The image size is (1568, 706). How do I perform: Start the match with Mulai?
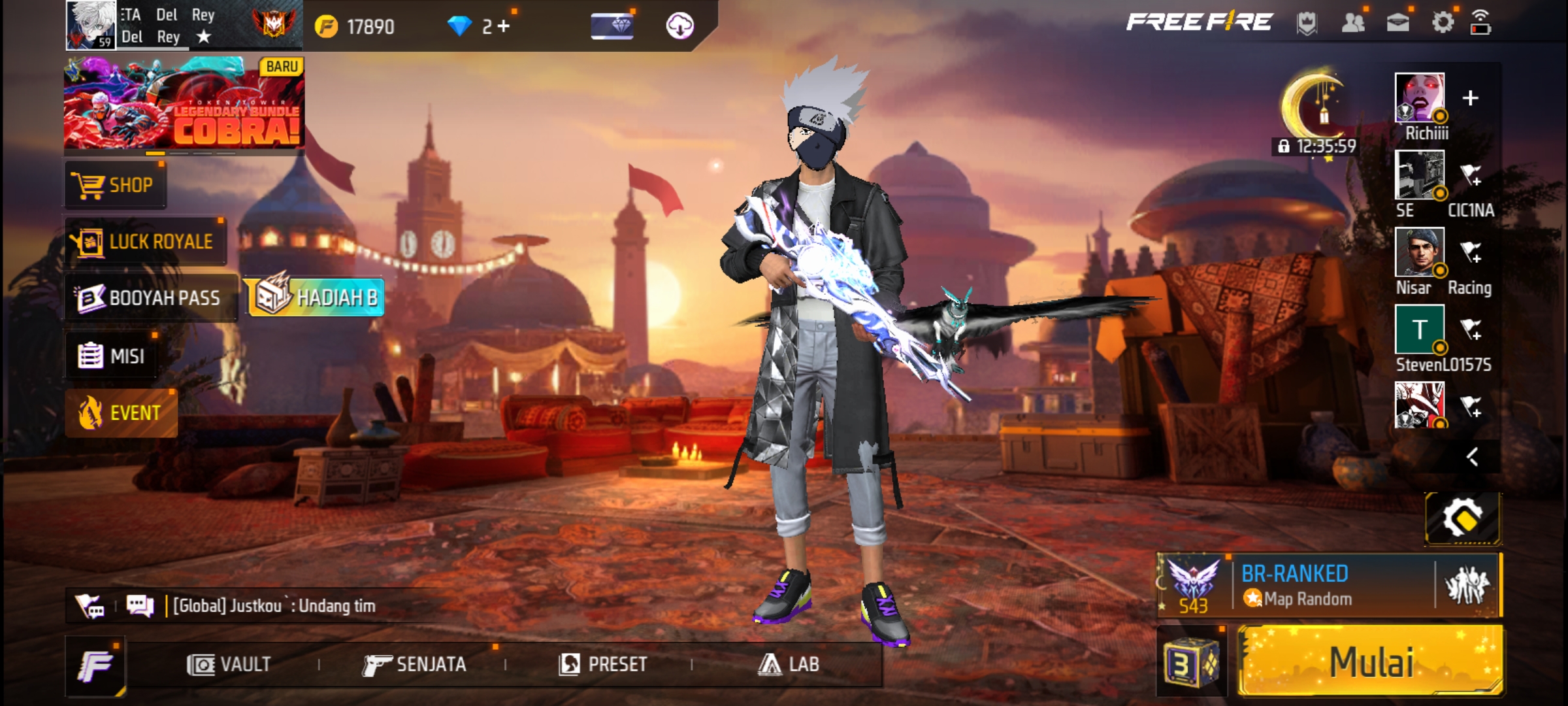pyautogui.click(x=1370, y=662)
